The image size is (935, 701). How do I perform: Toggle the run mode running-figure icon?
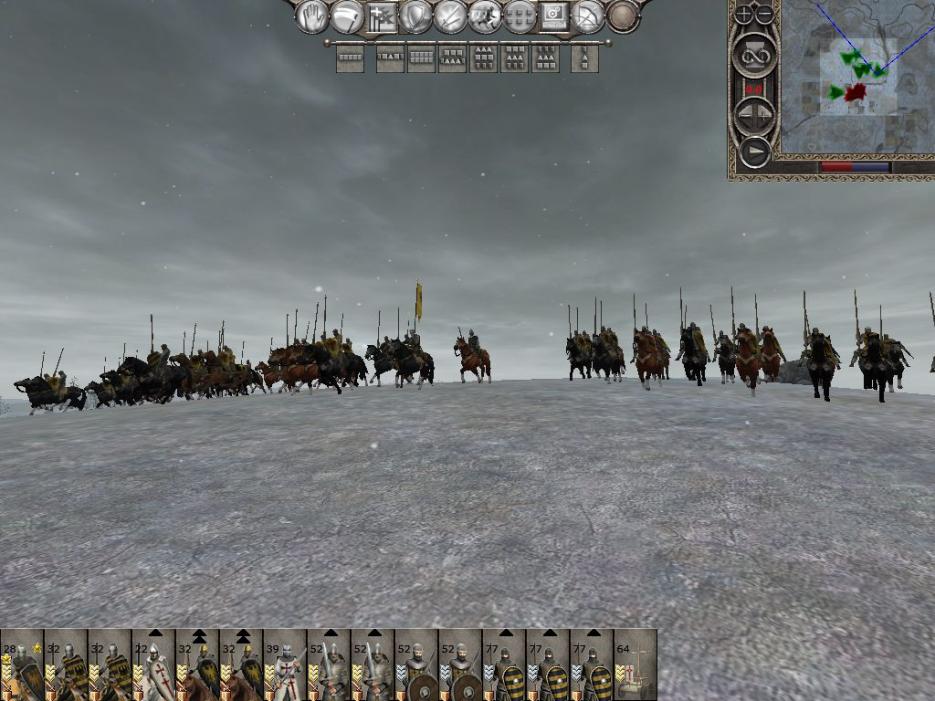[x=485, y=16]
